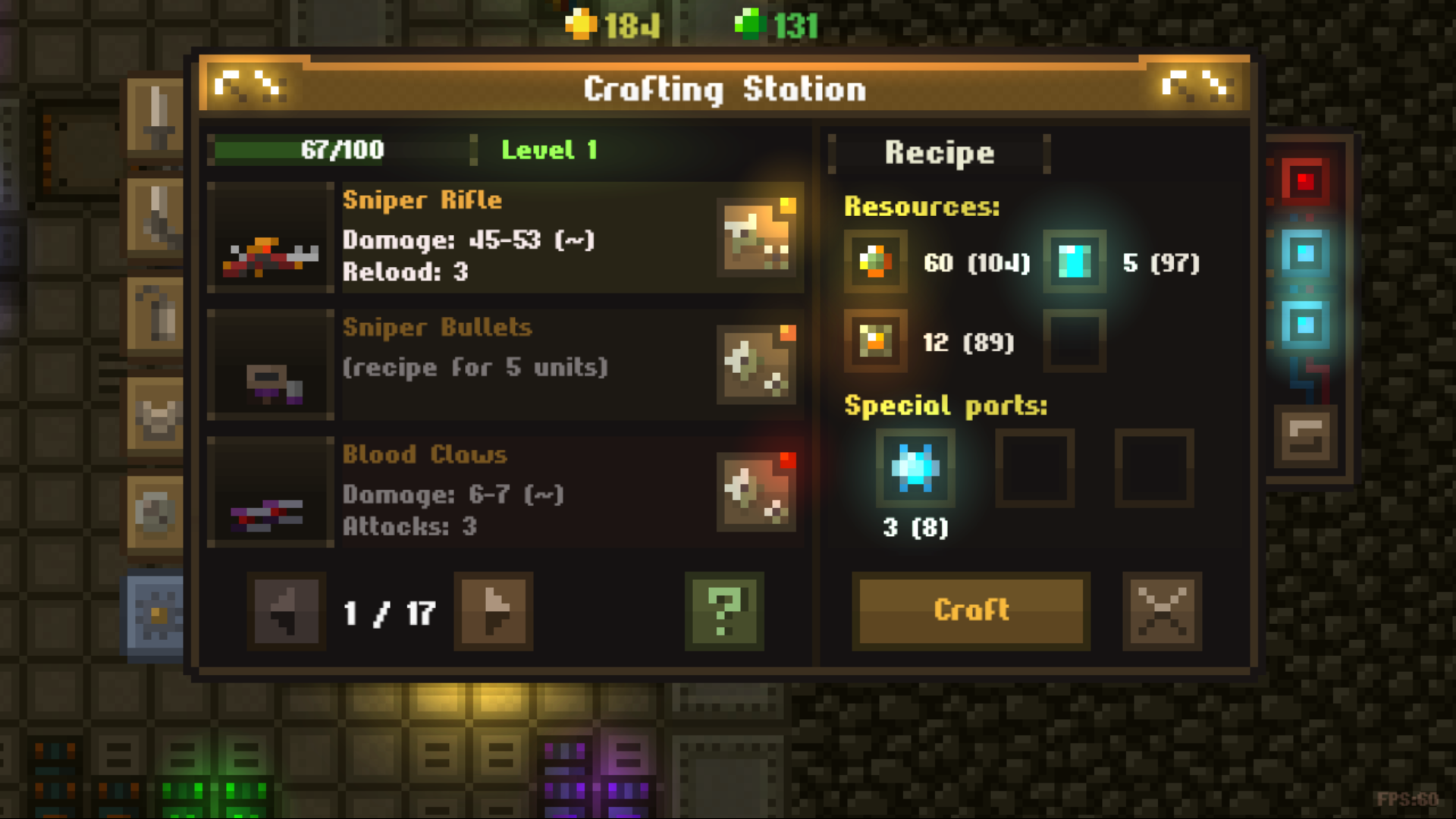Go to the next recipe page
The image size is (1456, 819).
[493, 611]
